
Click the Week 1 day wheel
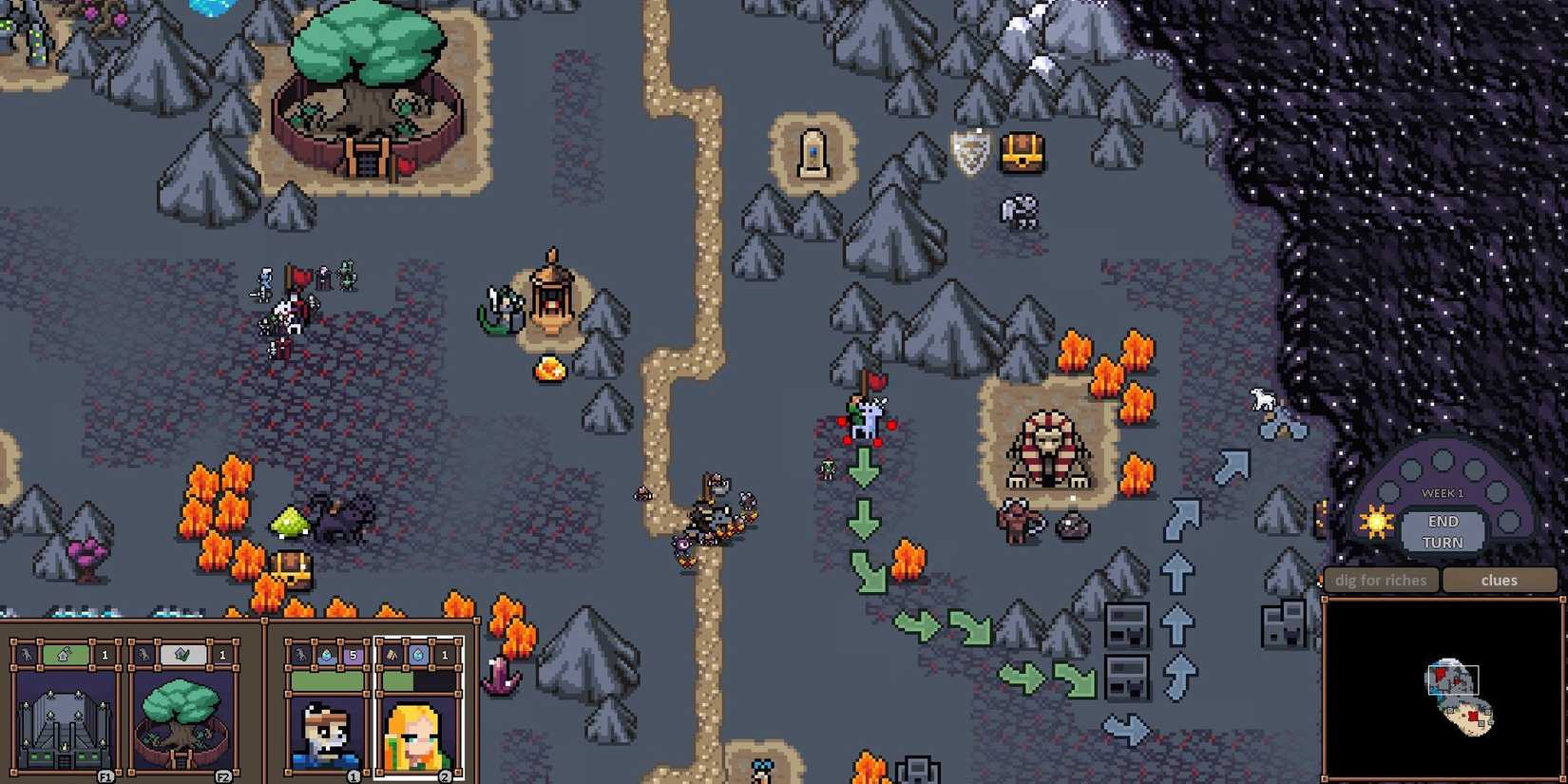(1444, 492)
